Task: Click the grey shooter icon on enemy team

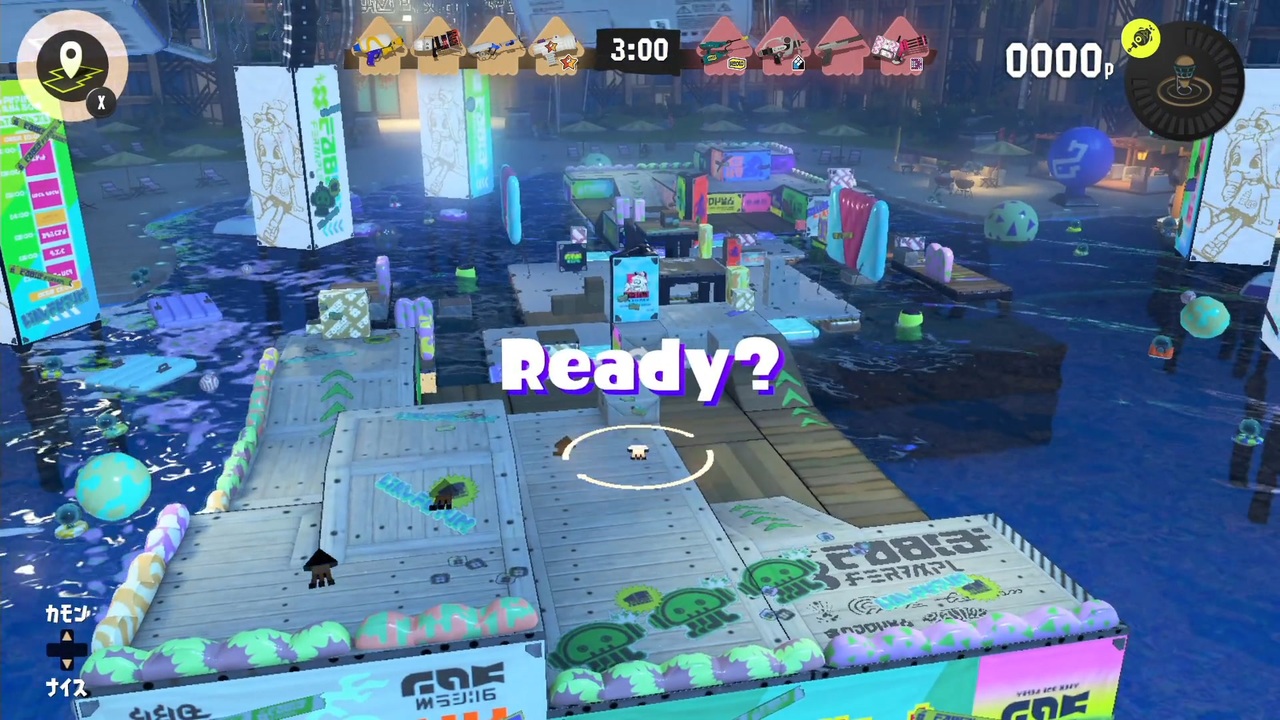Action: pos(845,45)
